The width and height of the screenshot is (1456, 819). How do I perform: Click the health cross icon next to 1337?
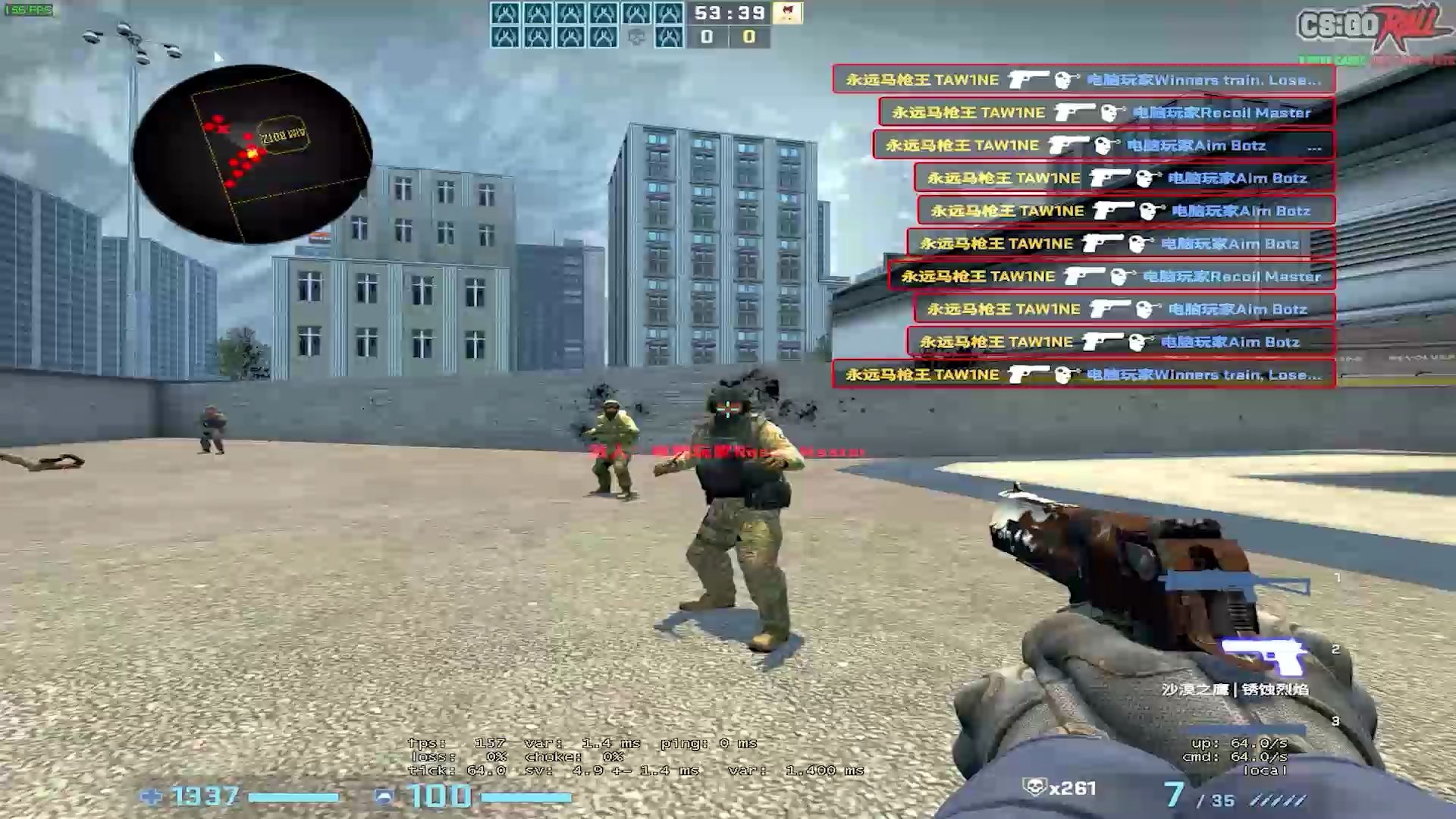(x=152, y=797)
